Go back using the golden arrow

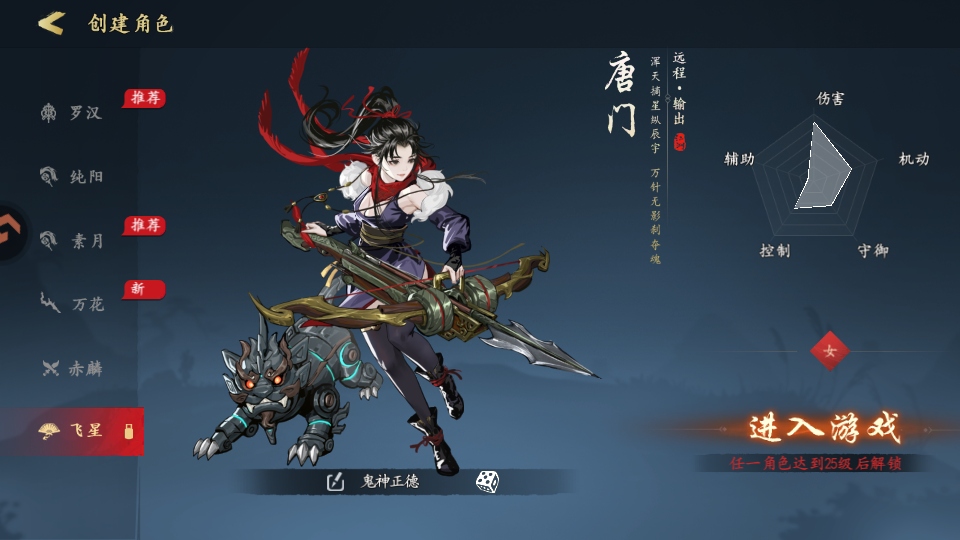[x=51, y=23]
